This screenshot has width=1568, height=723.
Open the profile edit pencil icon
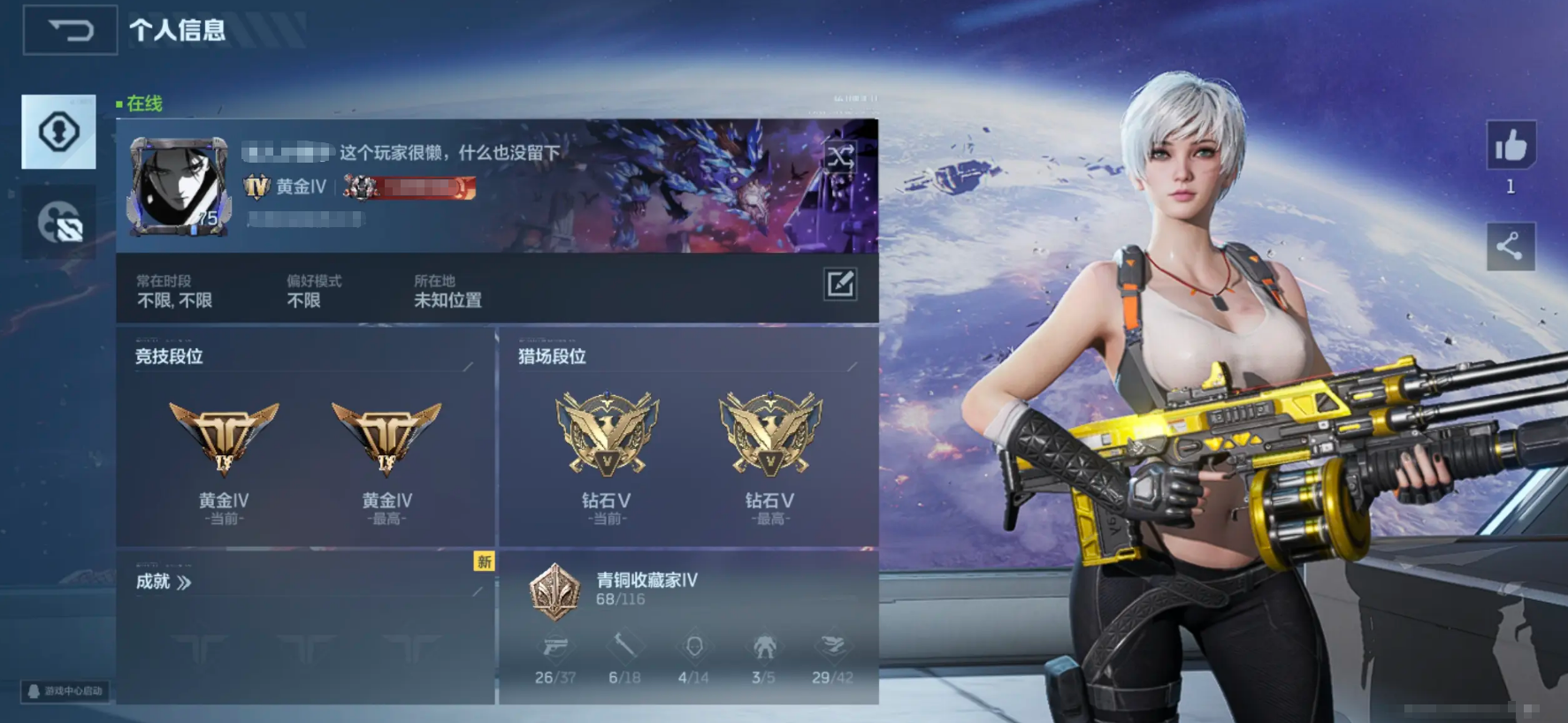point(839,285)
